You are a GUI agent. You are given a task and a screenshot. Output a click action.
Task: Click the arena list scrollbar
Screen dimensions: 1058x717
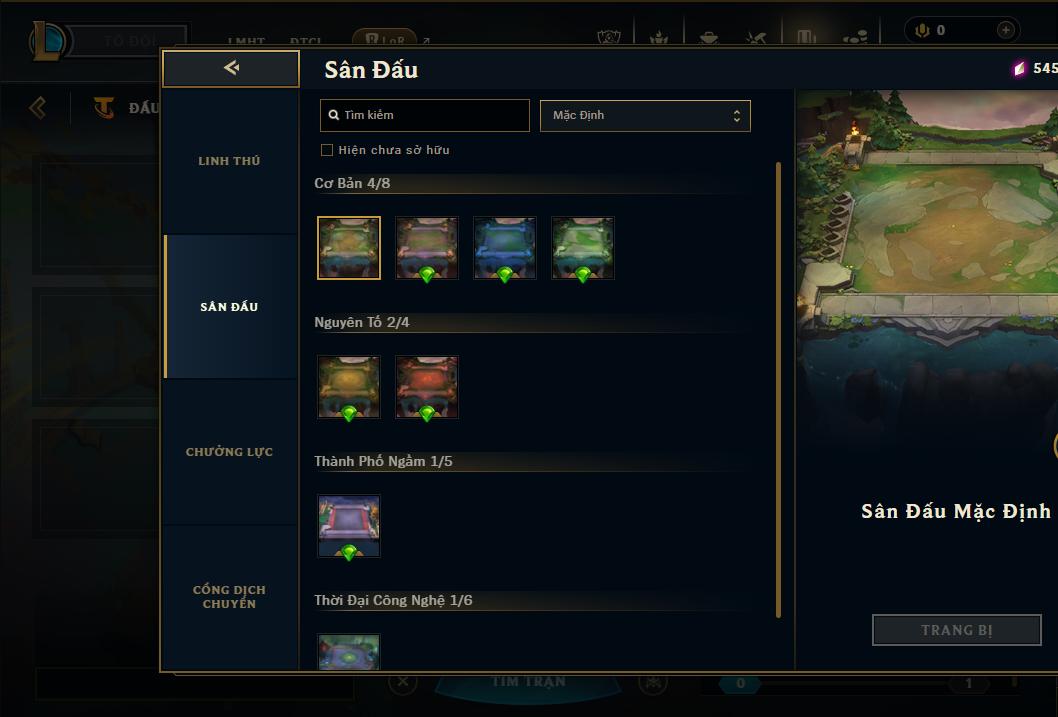click(778, 390)
